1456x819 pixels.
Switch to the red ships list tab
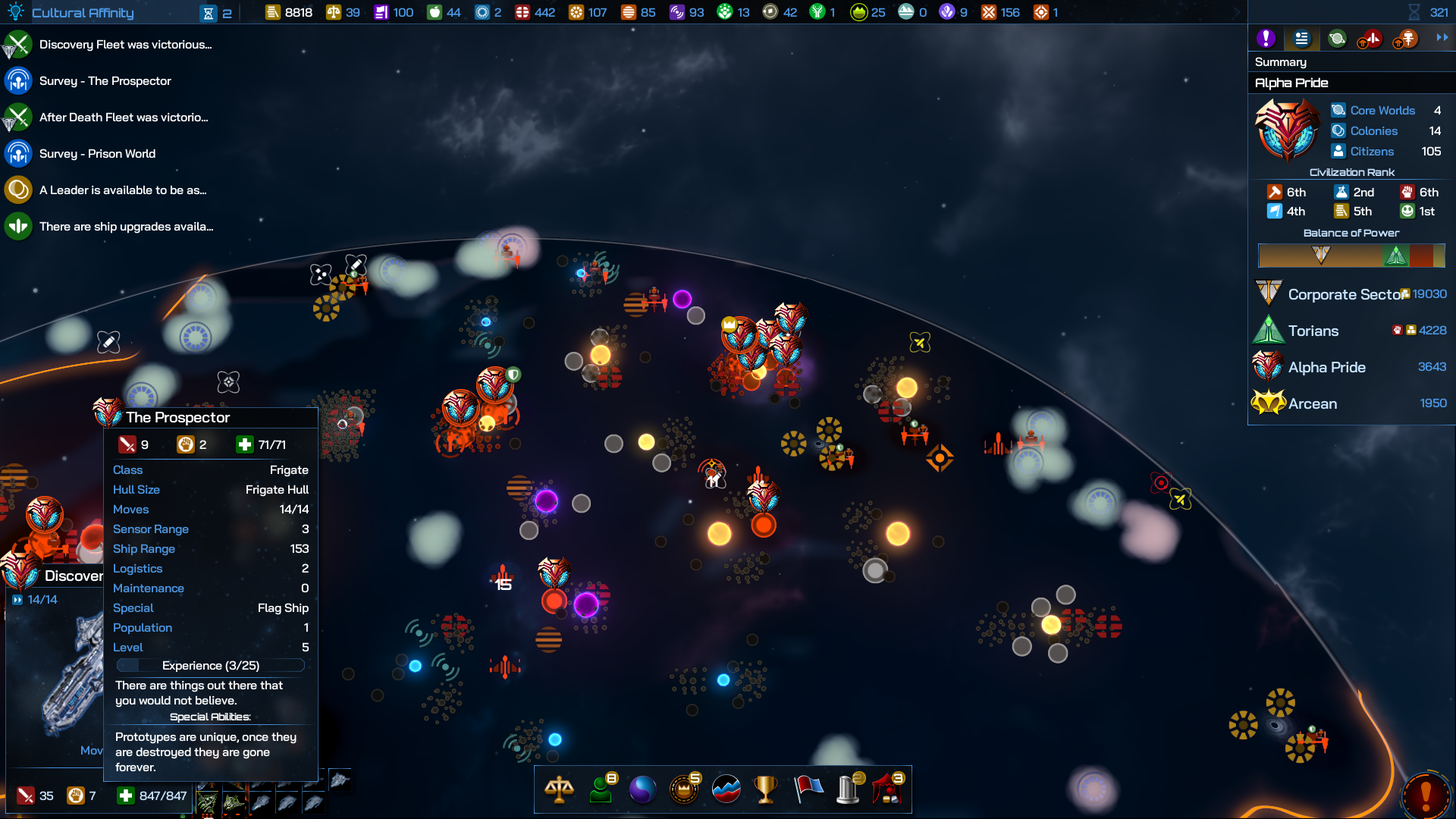(1371, 38)
